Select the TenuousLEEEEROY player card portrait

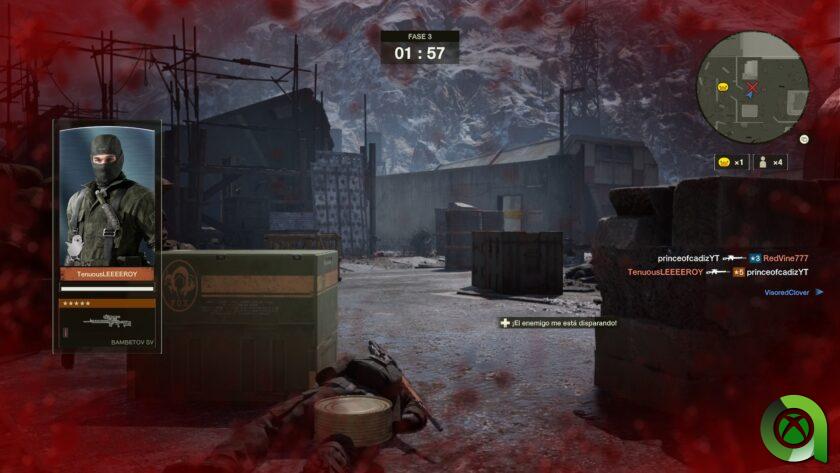click(x=107, y=197)
